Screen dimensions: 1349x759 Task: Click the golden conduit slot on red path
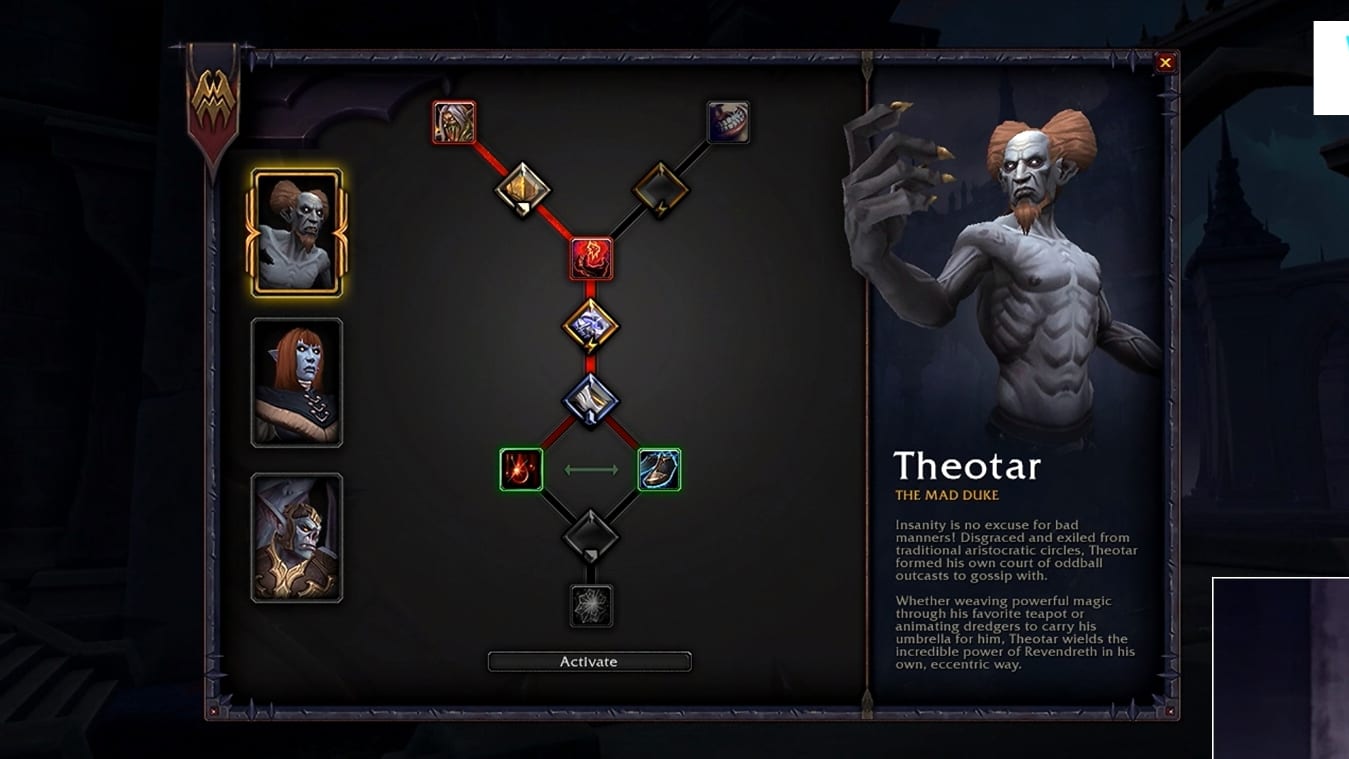coord(522,188)
